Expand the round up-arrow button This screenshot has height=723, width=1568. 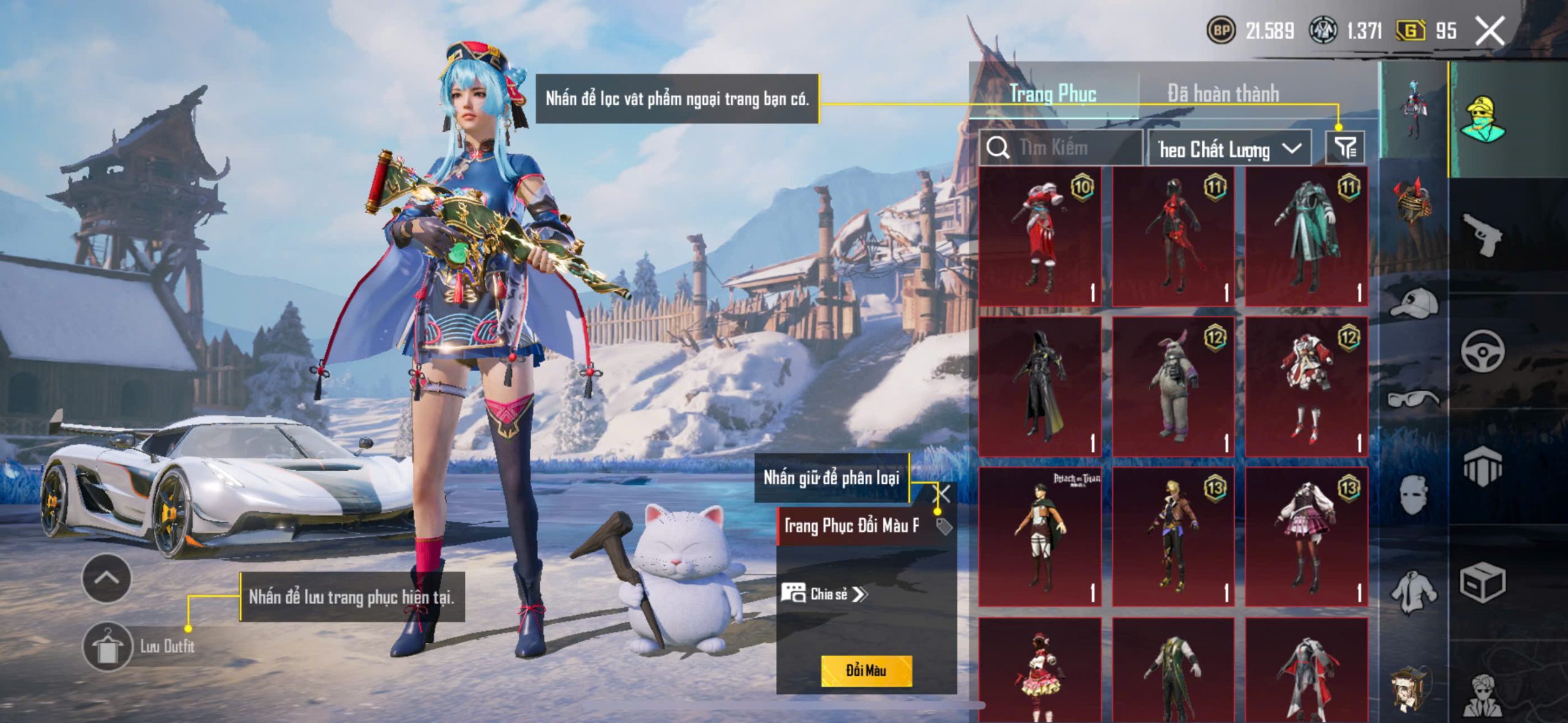[107, 578]
